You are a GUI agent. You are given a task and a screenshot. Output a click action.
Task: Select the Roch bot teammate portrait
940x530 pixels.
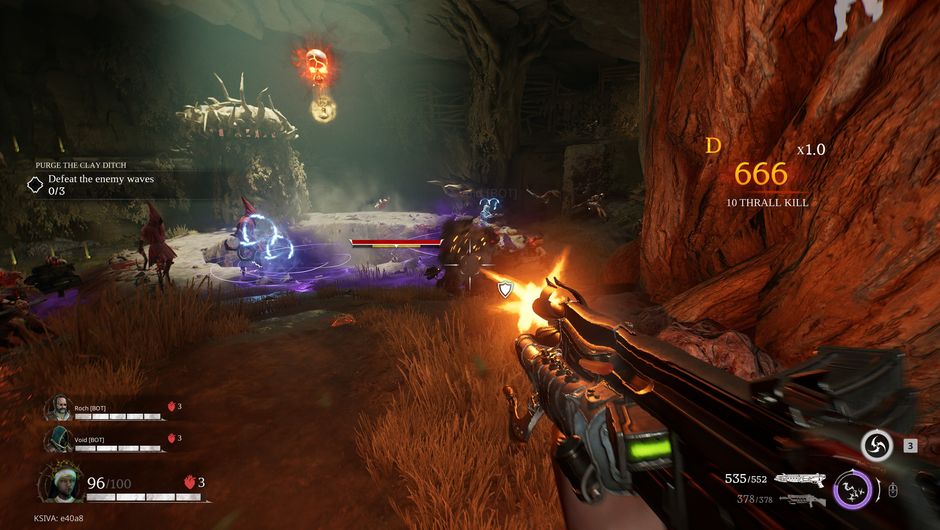(x=57, y=408)
